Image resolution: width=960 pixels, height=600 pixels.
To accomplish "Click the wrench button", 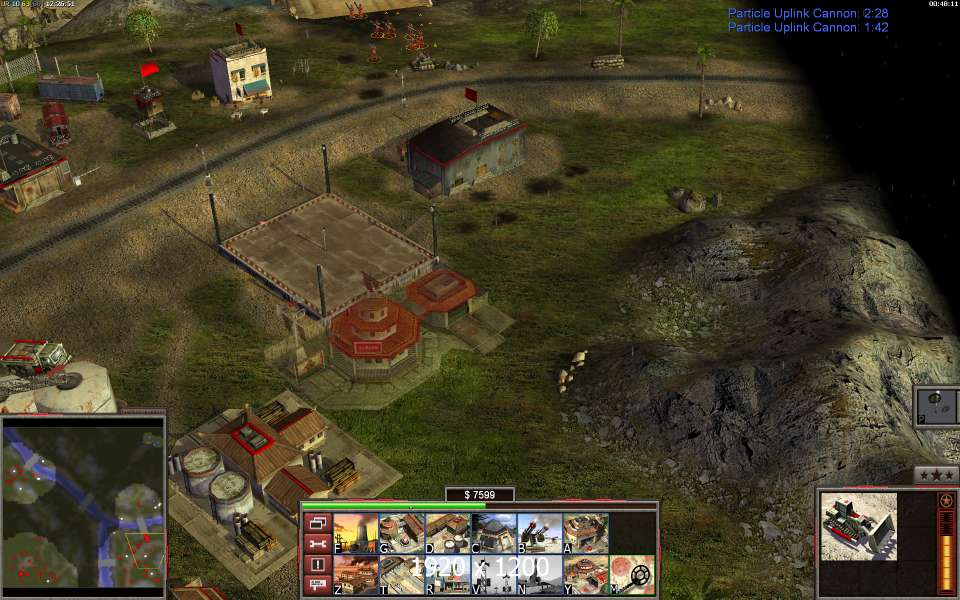I will (316, 543).
